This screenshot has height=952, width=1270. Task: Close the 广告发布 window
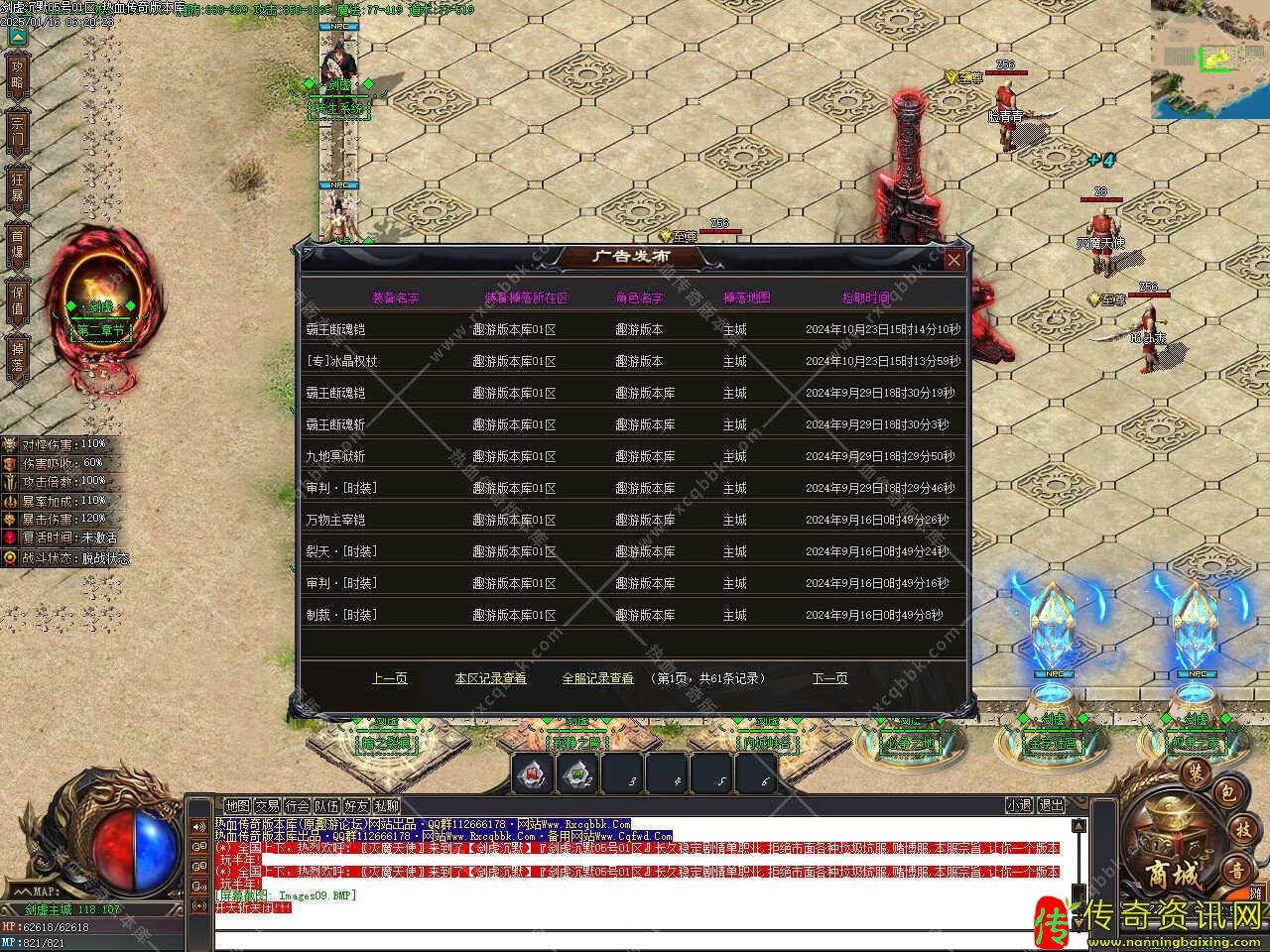point(953,260)
